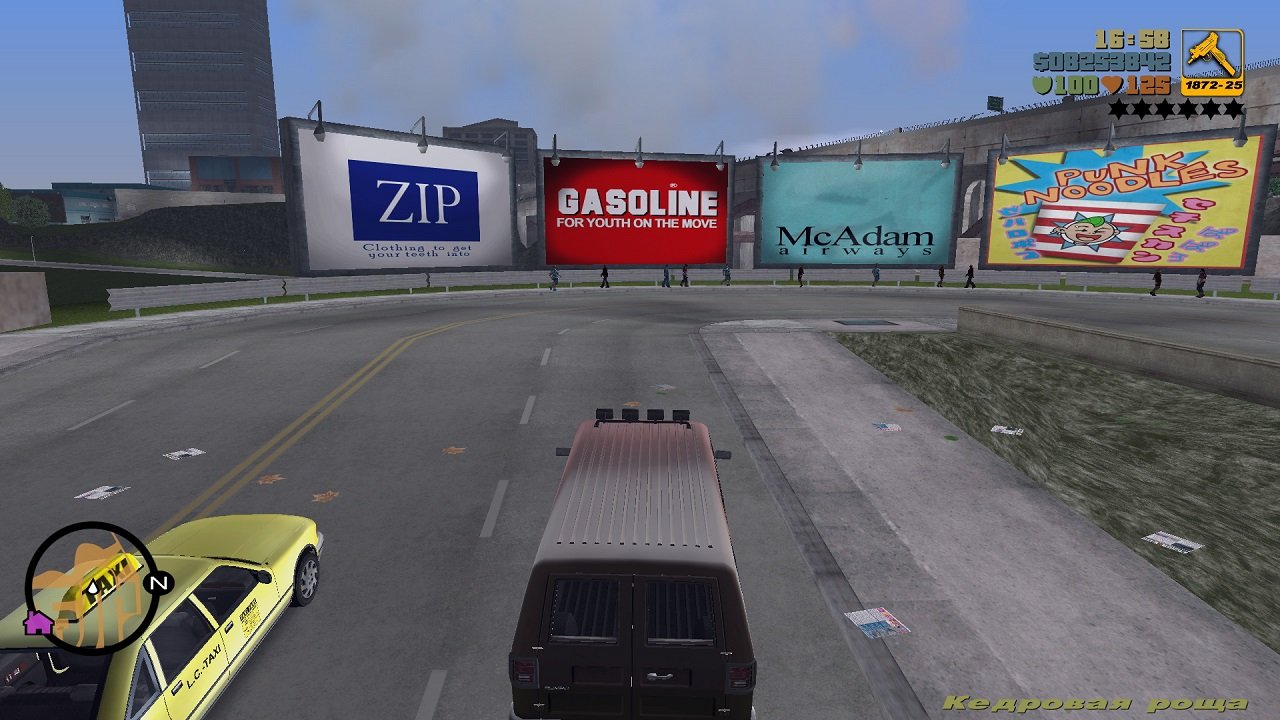Click the pink safehouse icon on the radar
Screen dimensions: 1280x720
tap(37, 624)
